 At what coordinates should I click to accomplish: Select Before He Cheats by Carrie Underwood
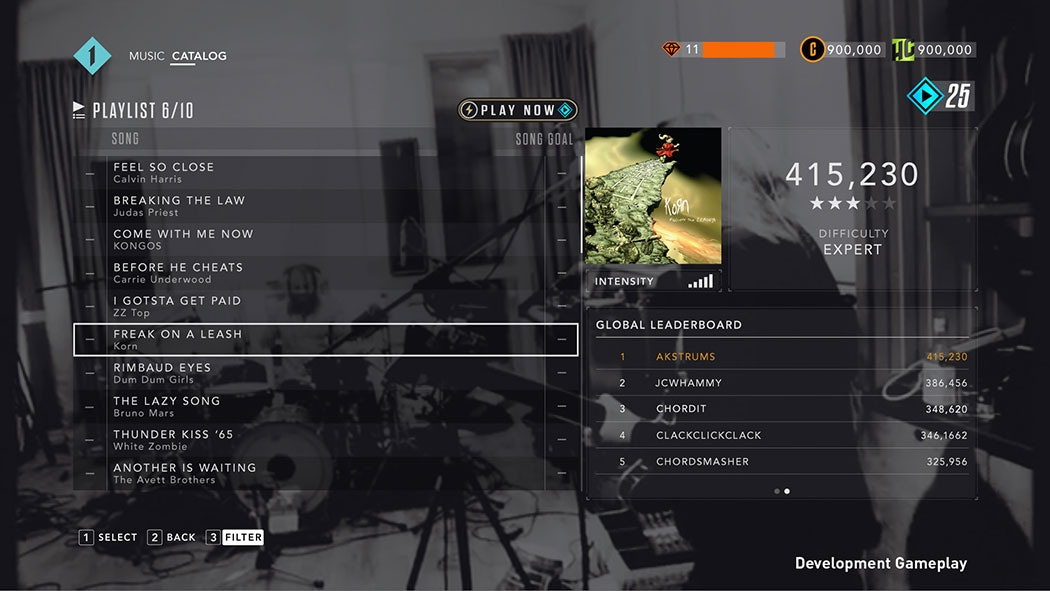click(325, 273)
